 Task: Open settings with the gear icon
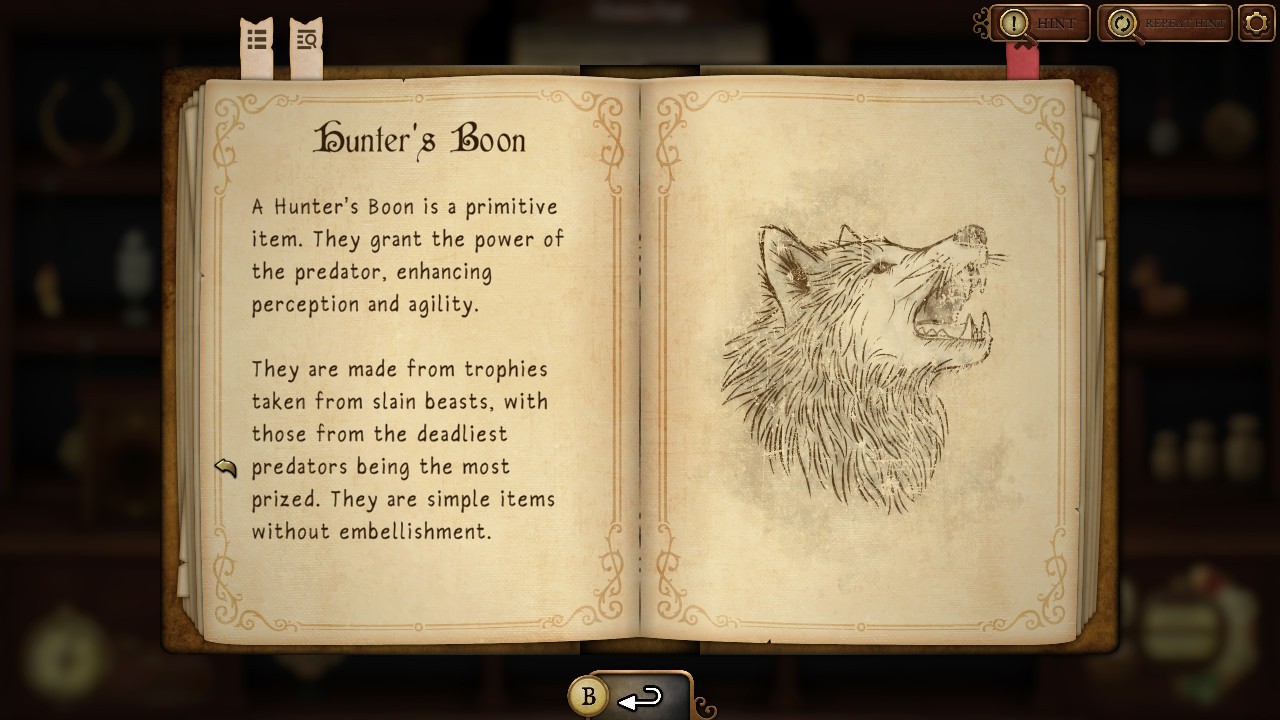pos(1256,23)
